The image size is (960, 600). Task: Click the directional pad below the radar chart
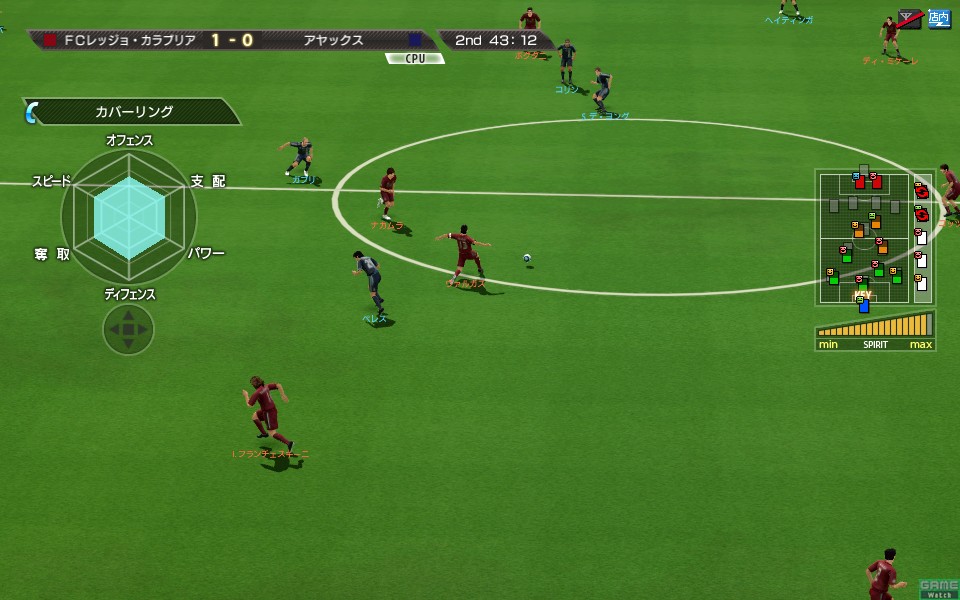[x=128, y=329]
